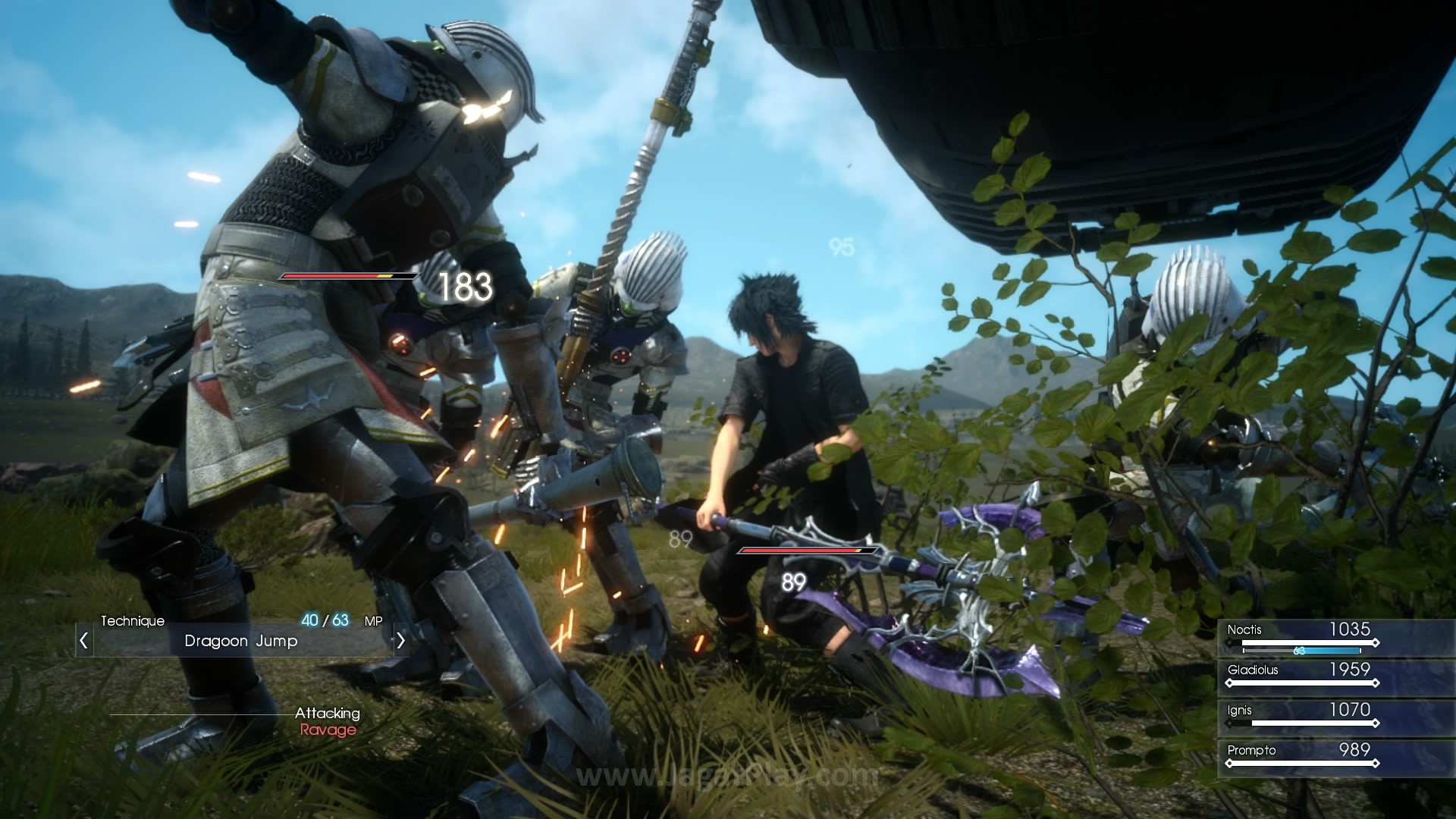This screenshot has width=1456, height=819.
Task: Select the Dragoon Jump technique
Action: click(239, 641)
